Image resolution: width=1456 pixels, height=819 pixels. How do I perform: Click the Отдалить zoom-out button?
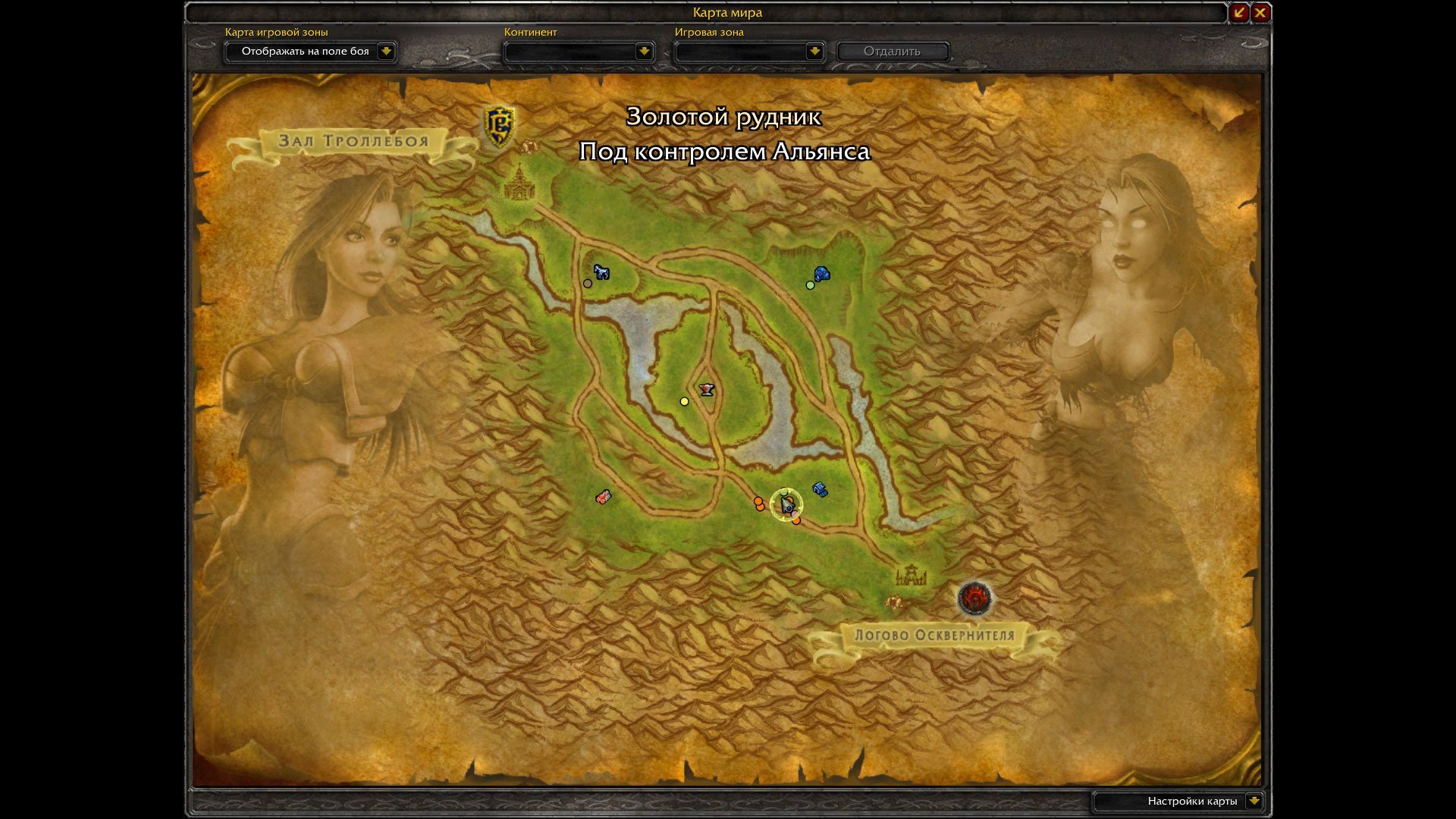892,52
